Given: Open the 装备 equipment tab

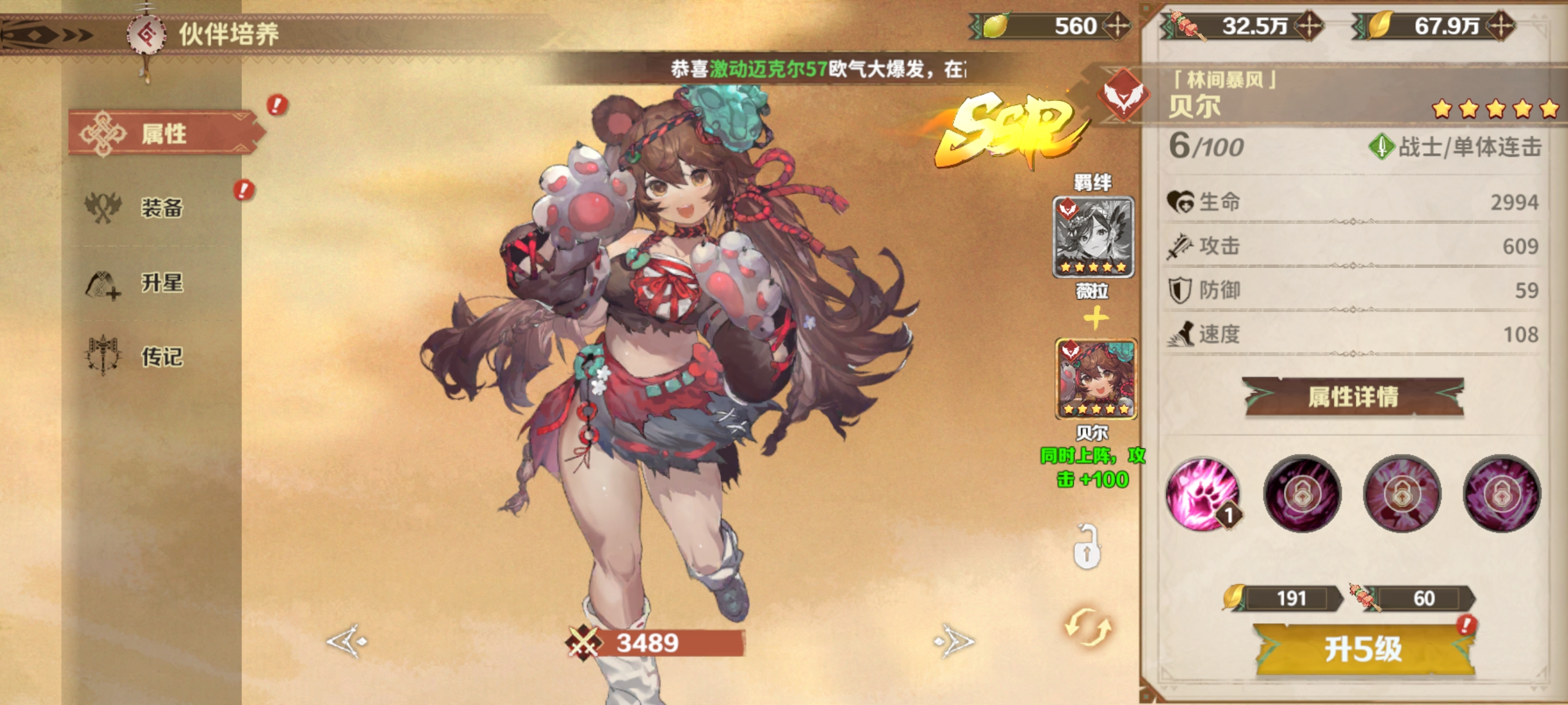Looking at the screenshot, I should coord(161,207).
